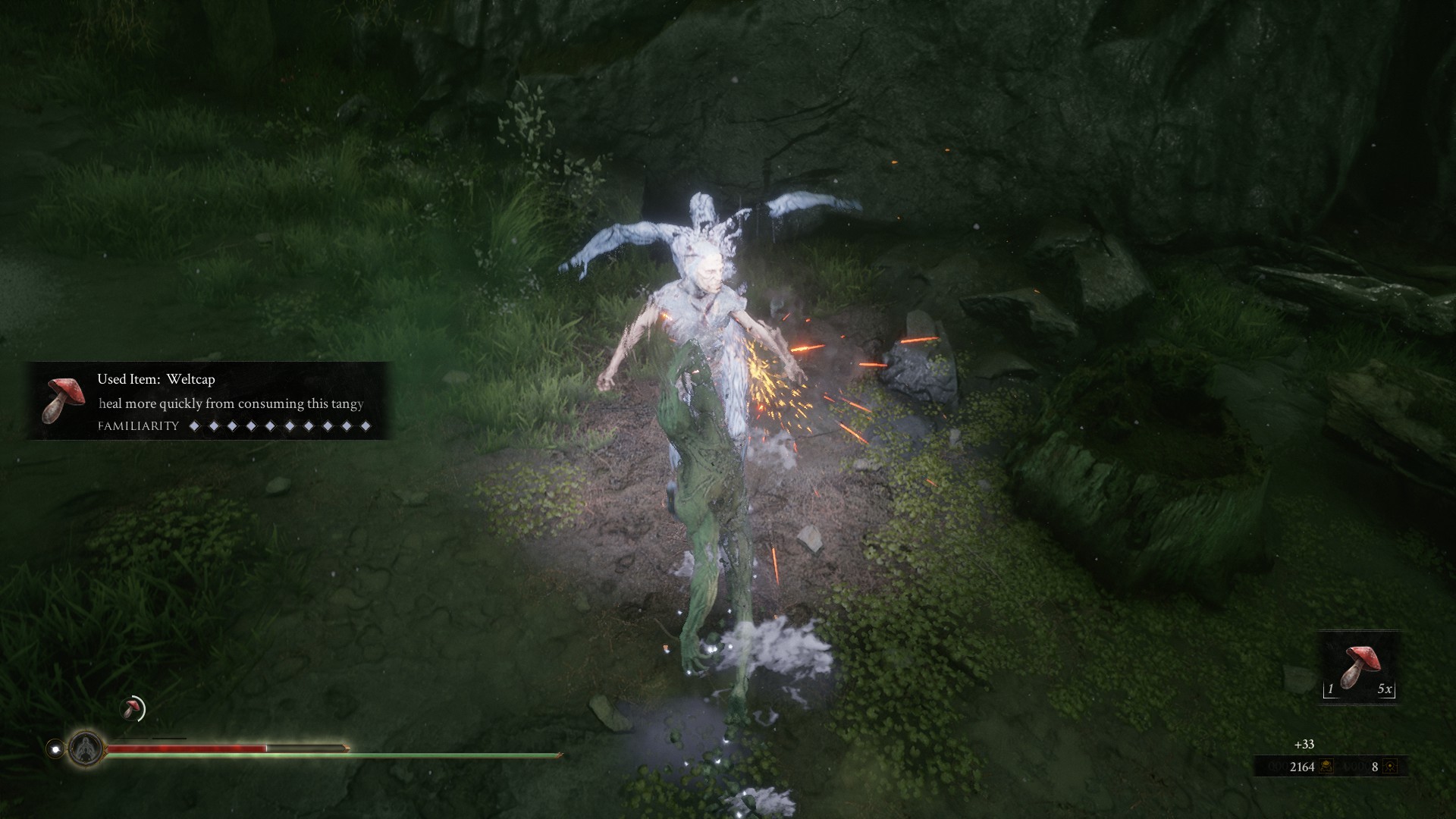1456x819 pixels.
Task: Click the Weltcap mushroom icon in the notification
Action: tap(64, 400)
